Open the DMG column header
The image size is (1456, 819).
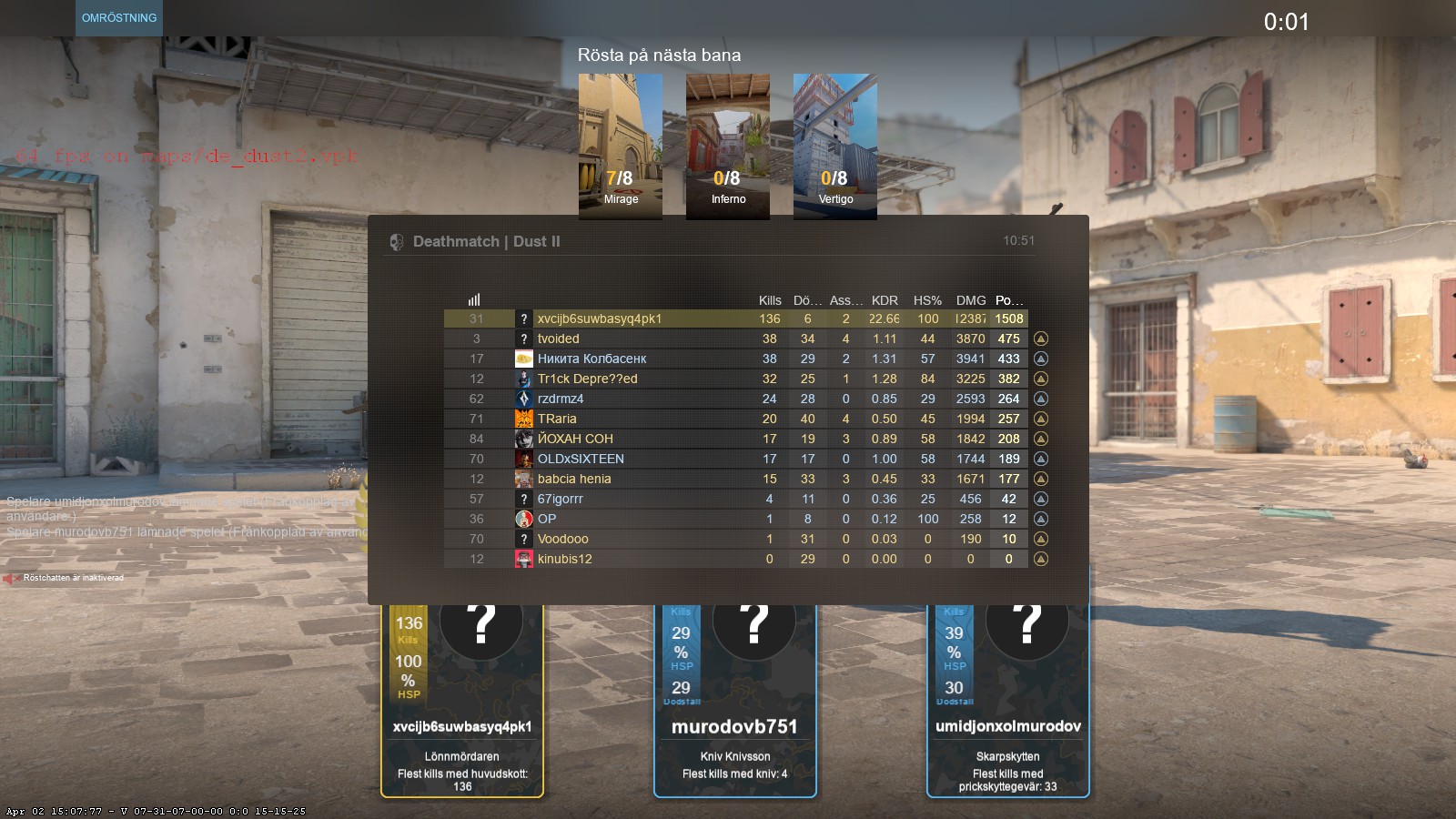[969, 300]
